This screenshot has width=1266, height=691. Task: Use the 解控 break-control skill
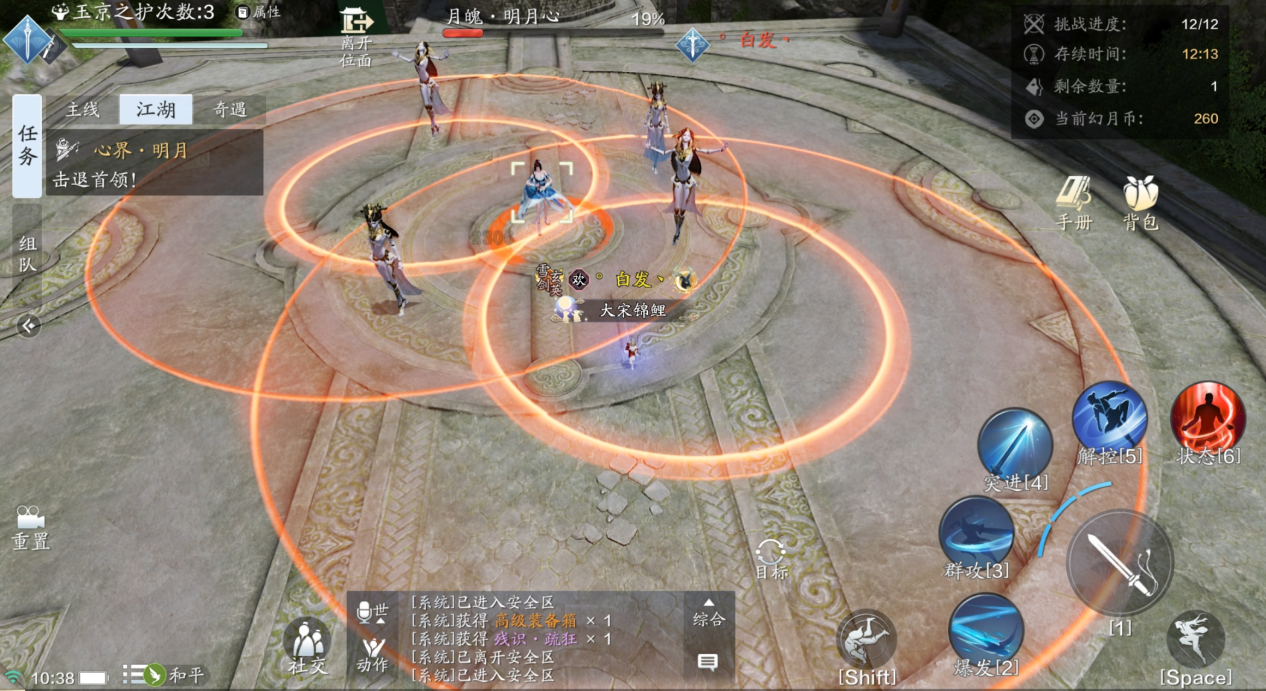coord(1109,419)
